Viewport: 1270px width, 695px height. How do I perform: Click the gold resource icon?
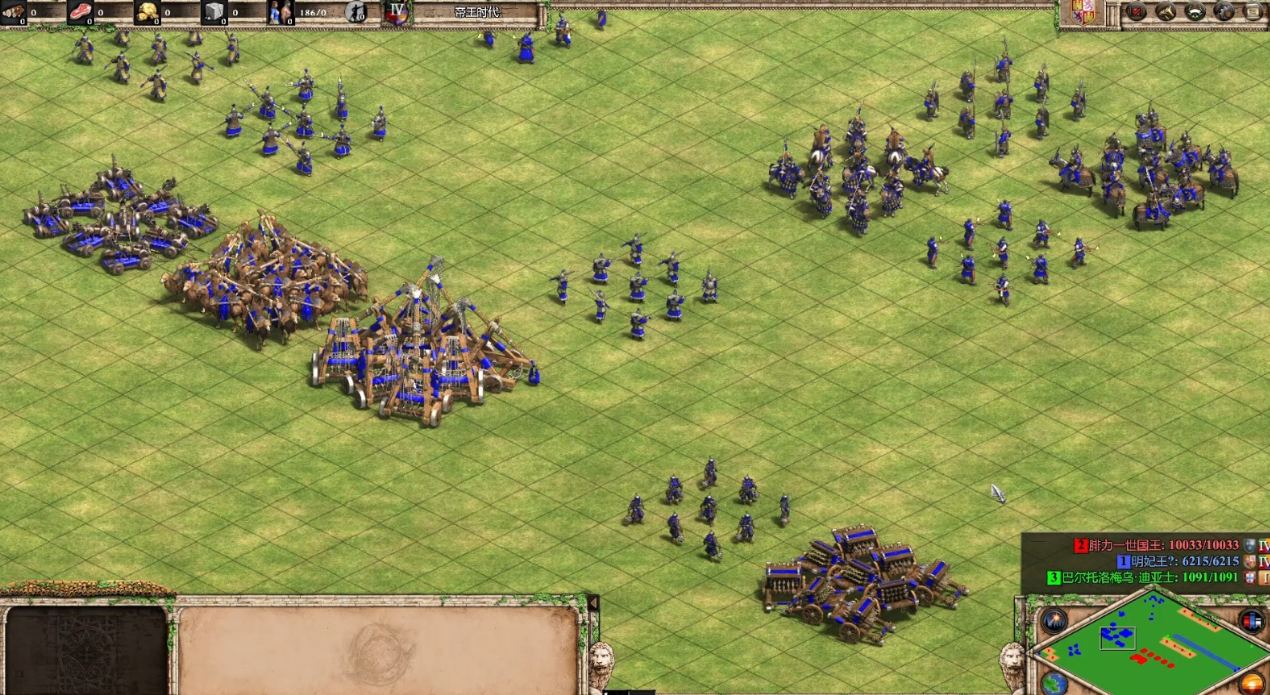(147, 12)
